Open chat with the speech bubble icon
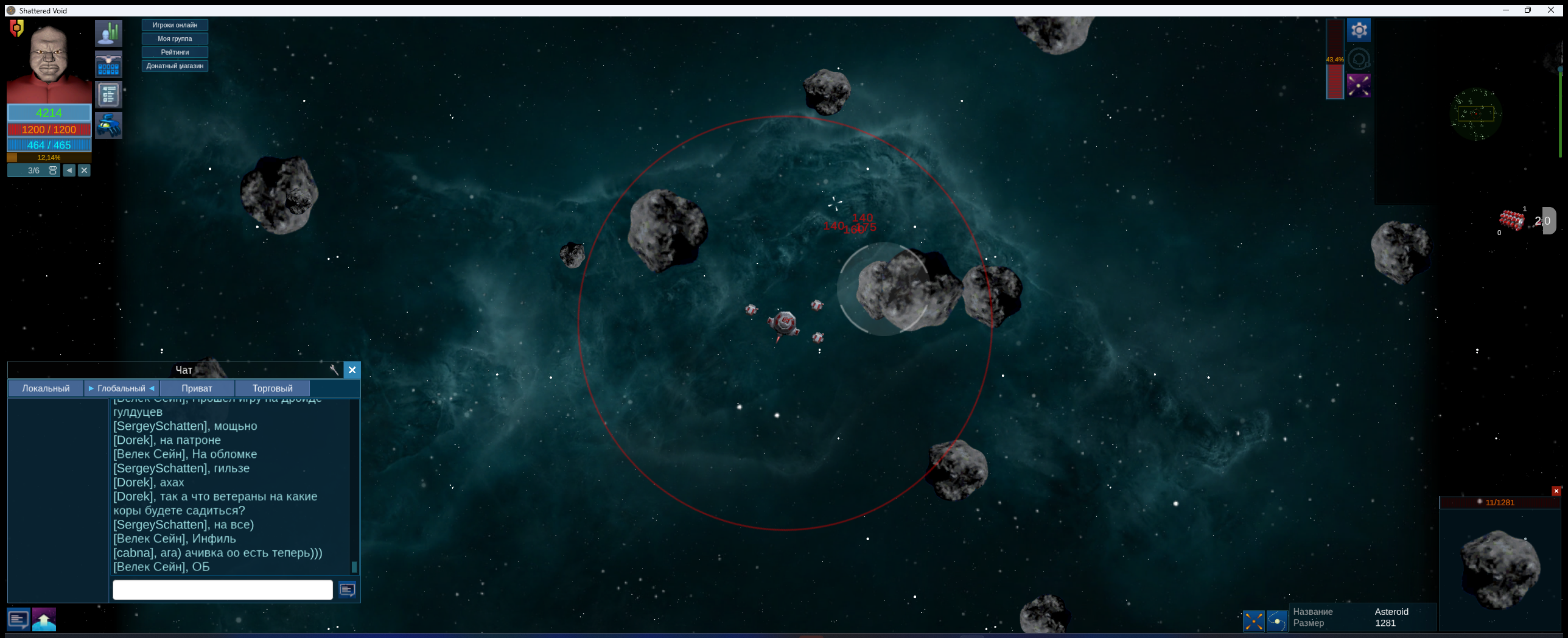Screen dimensions: 1568x638 point(18,619)
